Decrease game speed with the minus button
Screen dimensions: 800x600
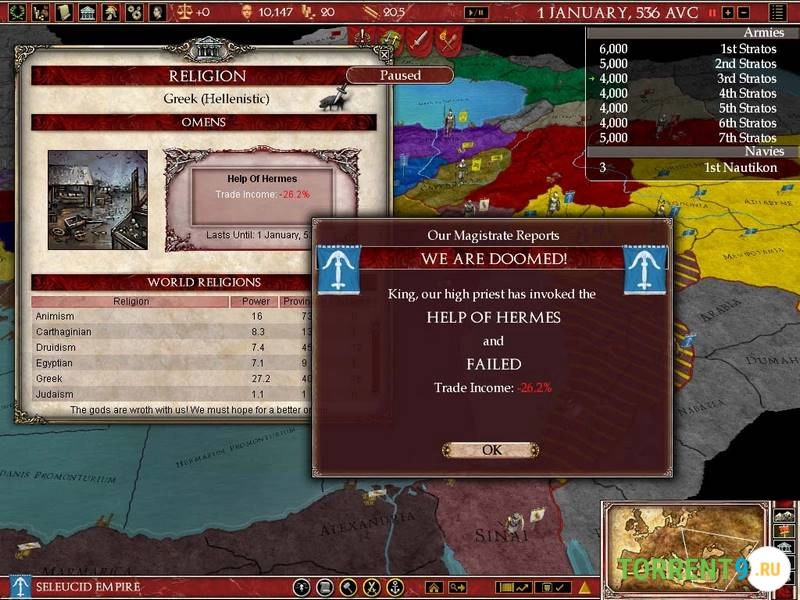pos(742,13)
